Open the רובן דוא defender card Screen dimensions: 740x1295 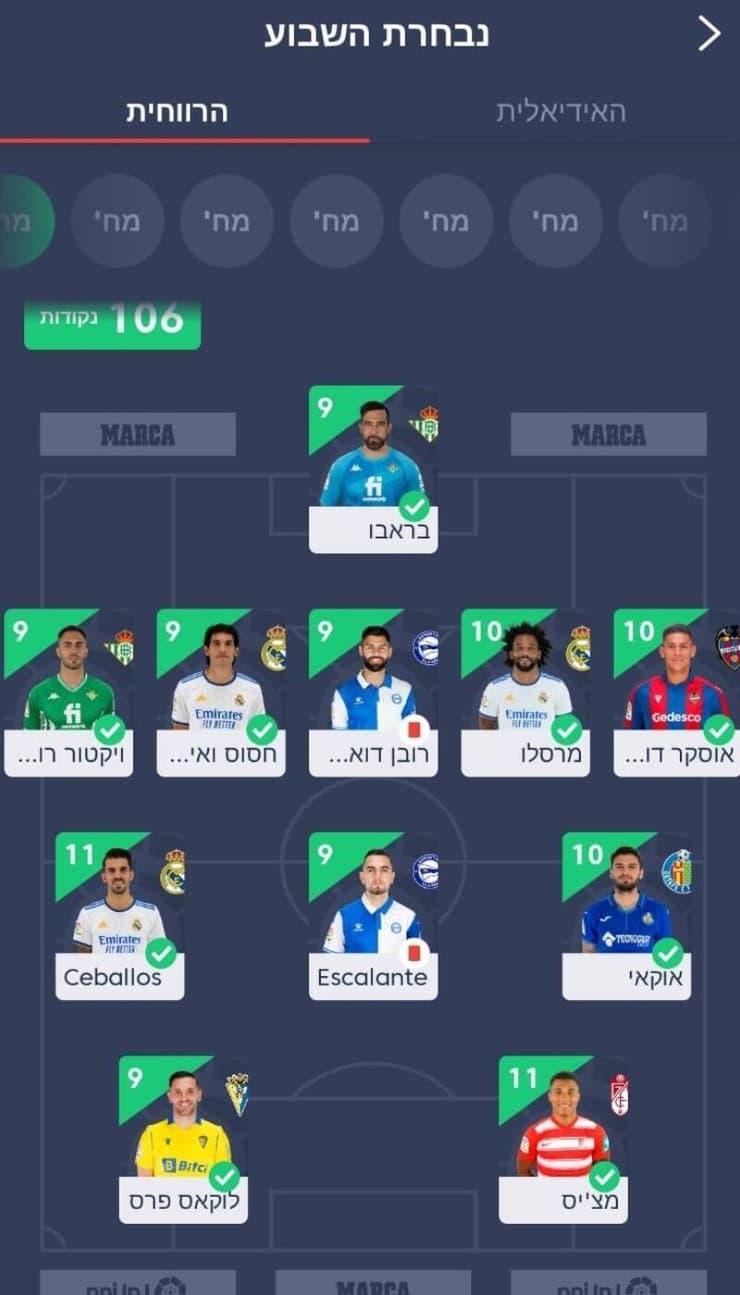[373, 692]
